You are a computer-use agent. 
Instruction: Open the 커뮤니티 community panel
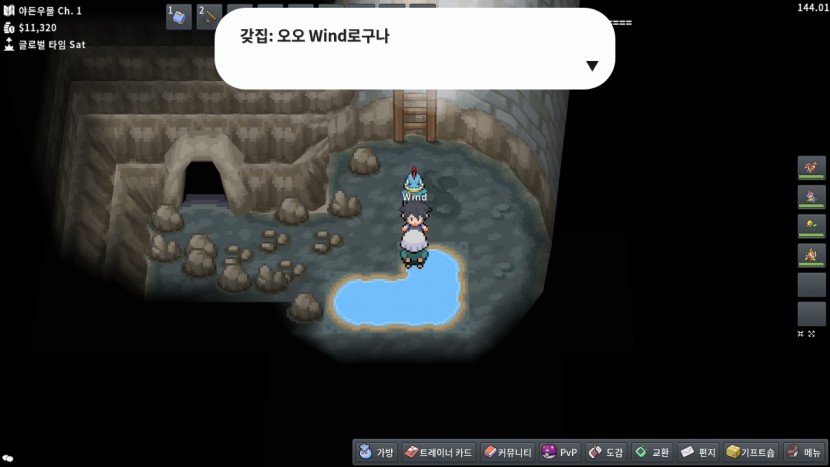tap(506, 453)
